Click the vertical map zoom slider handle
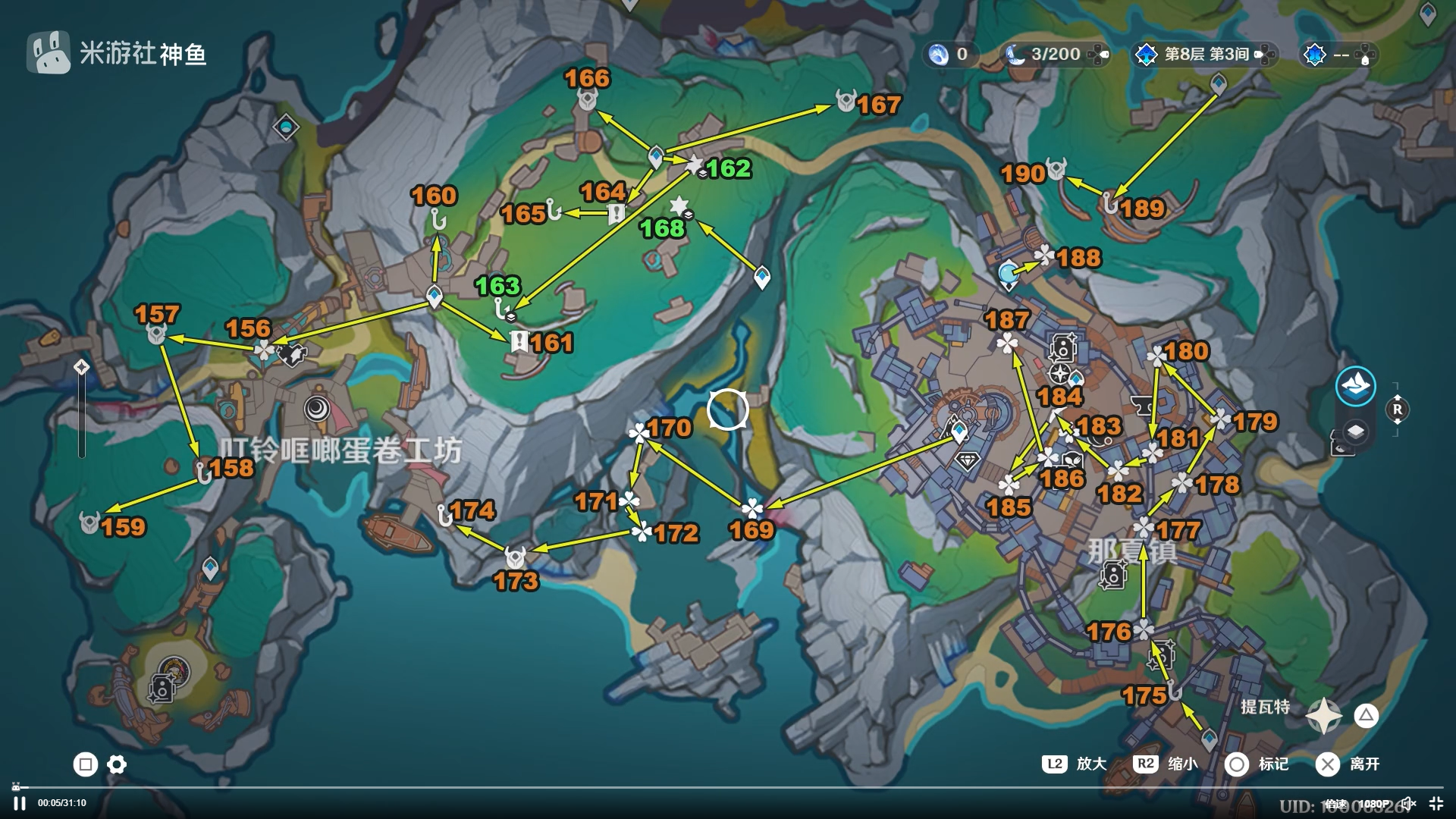Screen dimensions: 1456x819 point(81,368)
